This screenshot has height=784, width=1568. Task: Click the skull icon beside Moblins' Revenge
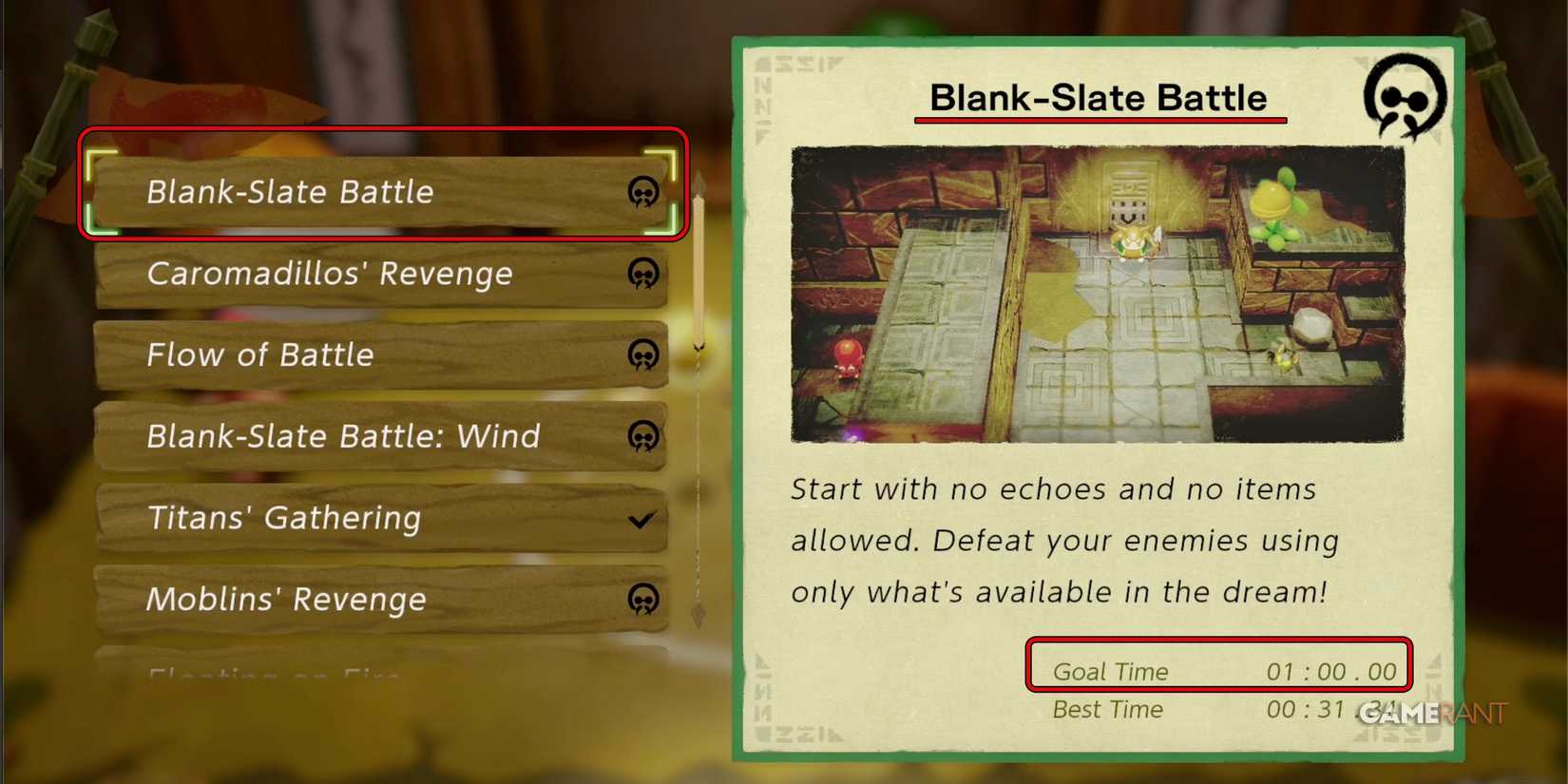[643, 600]
